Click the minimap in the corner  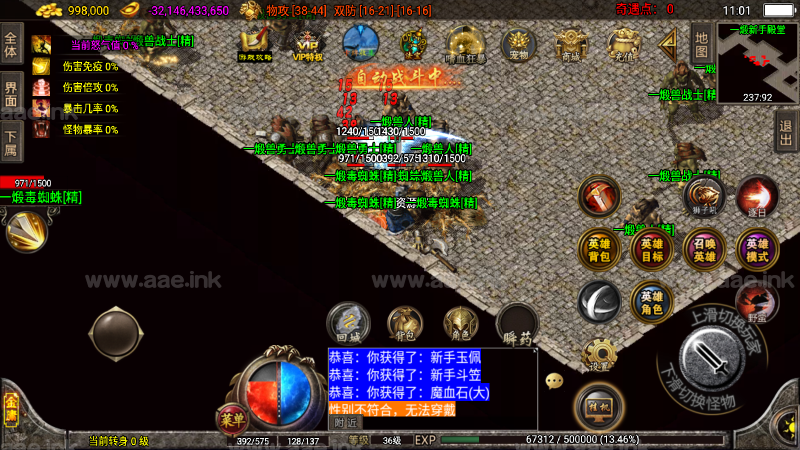[x=758, y=70]
